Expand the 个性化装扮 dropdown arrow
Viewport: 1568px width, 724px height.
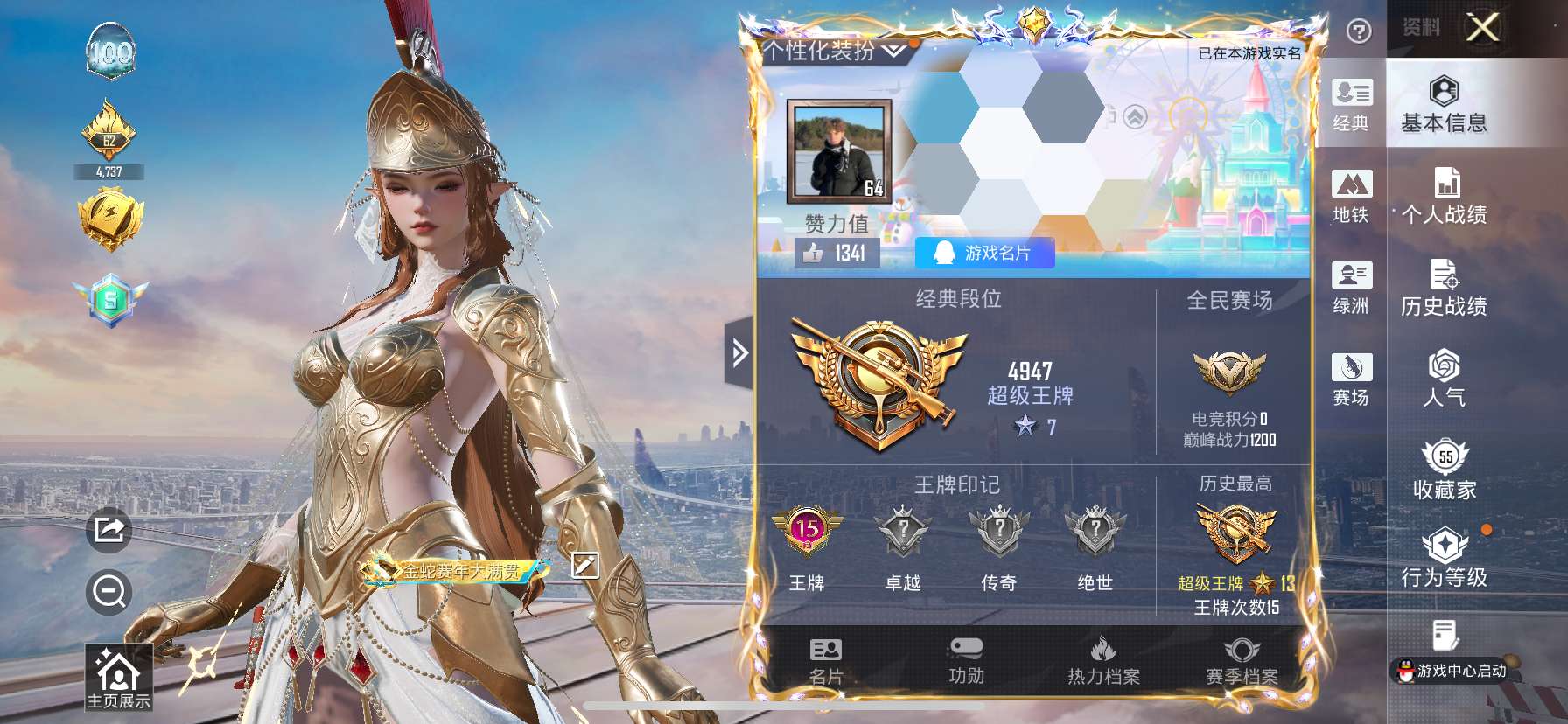(893, 50)
